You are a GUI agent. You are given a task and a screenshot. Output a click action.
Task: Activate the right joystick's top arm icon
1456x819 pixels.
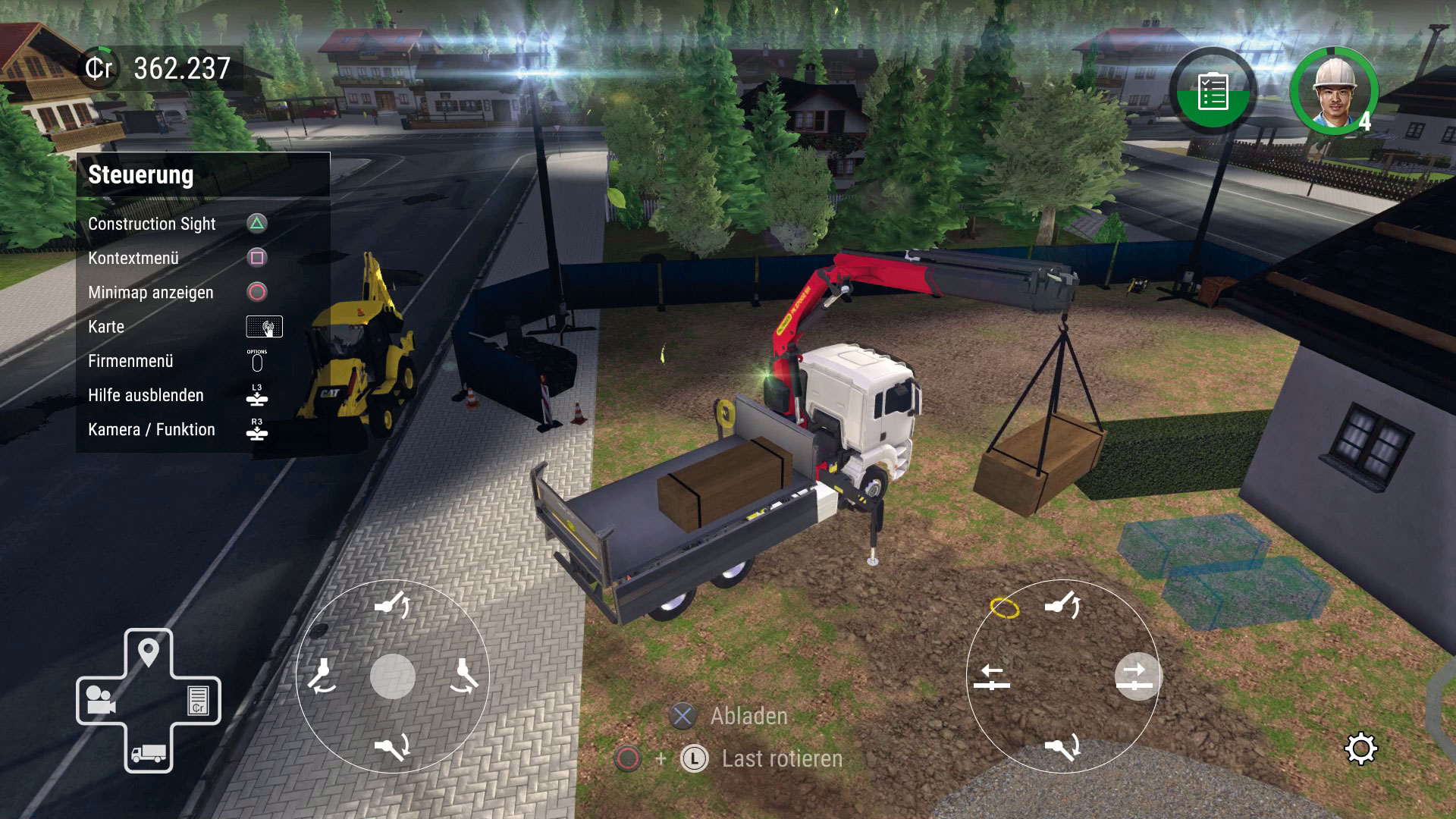pos(1063,605)
